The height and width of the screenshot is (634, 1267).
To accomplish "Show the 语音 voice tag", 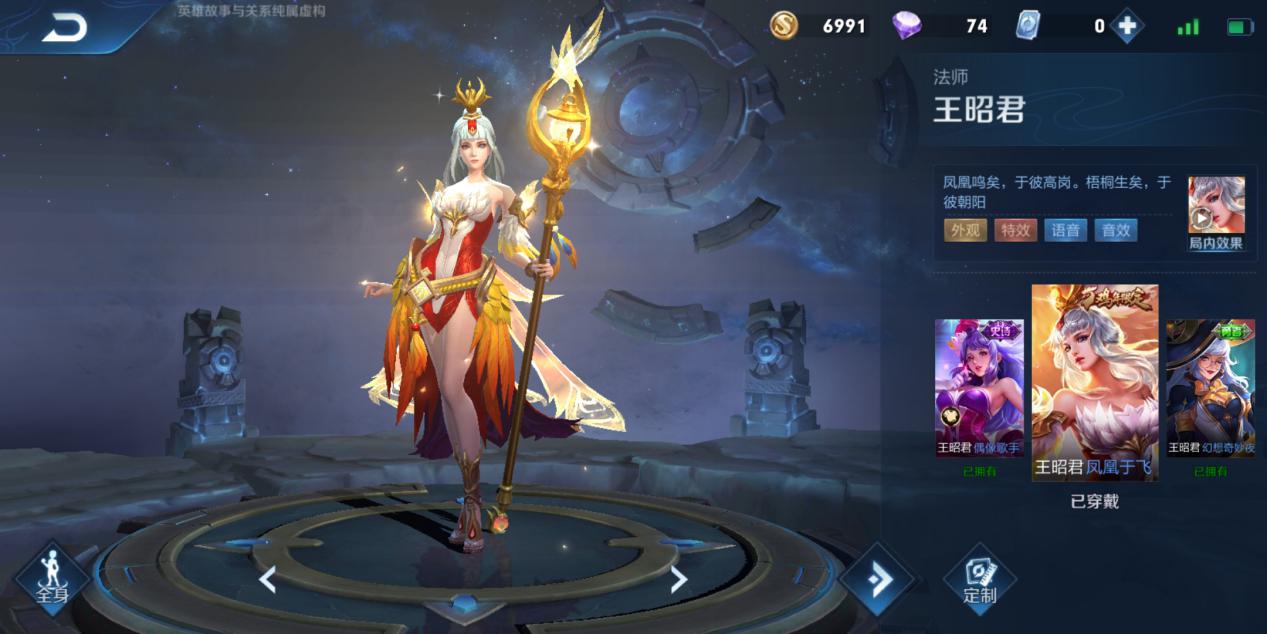I will coord(1065,230).
